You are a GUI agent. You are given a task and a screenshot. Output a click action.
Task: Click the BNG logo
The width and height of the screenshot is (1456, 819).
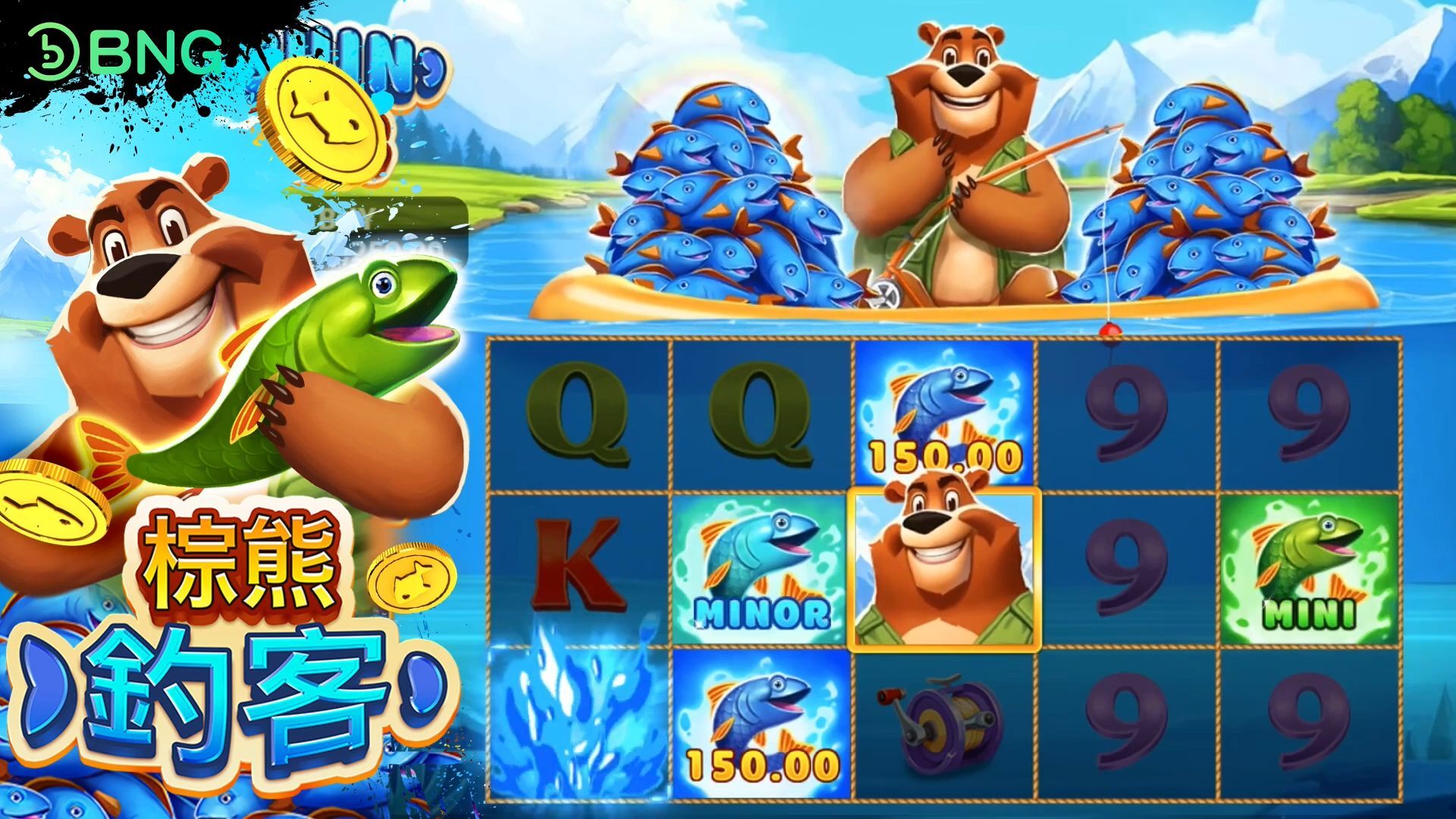125,53
